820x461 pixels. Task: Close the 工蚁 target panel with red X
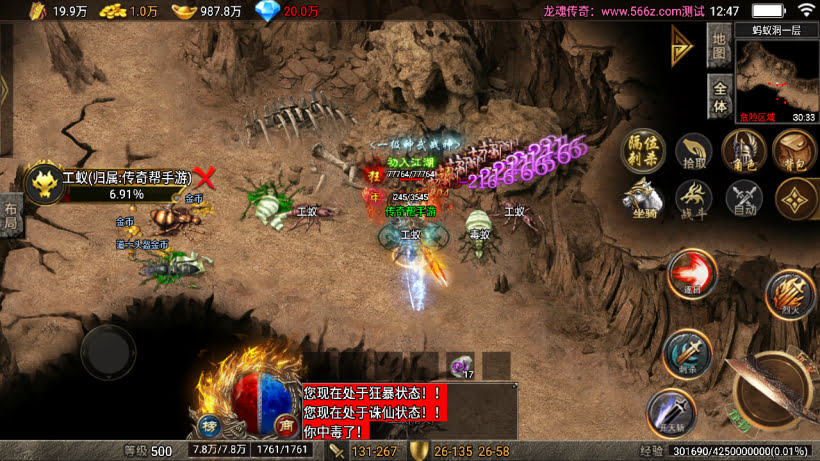click(205, 178)
